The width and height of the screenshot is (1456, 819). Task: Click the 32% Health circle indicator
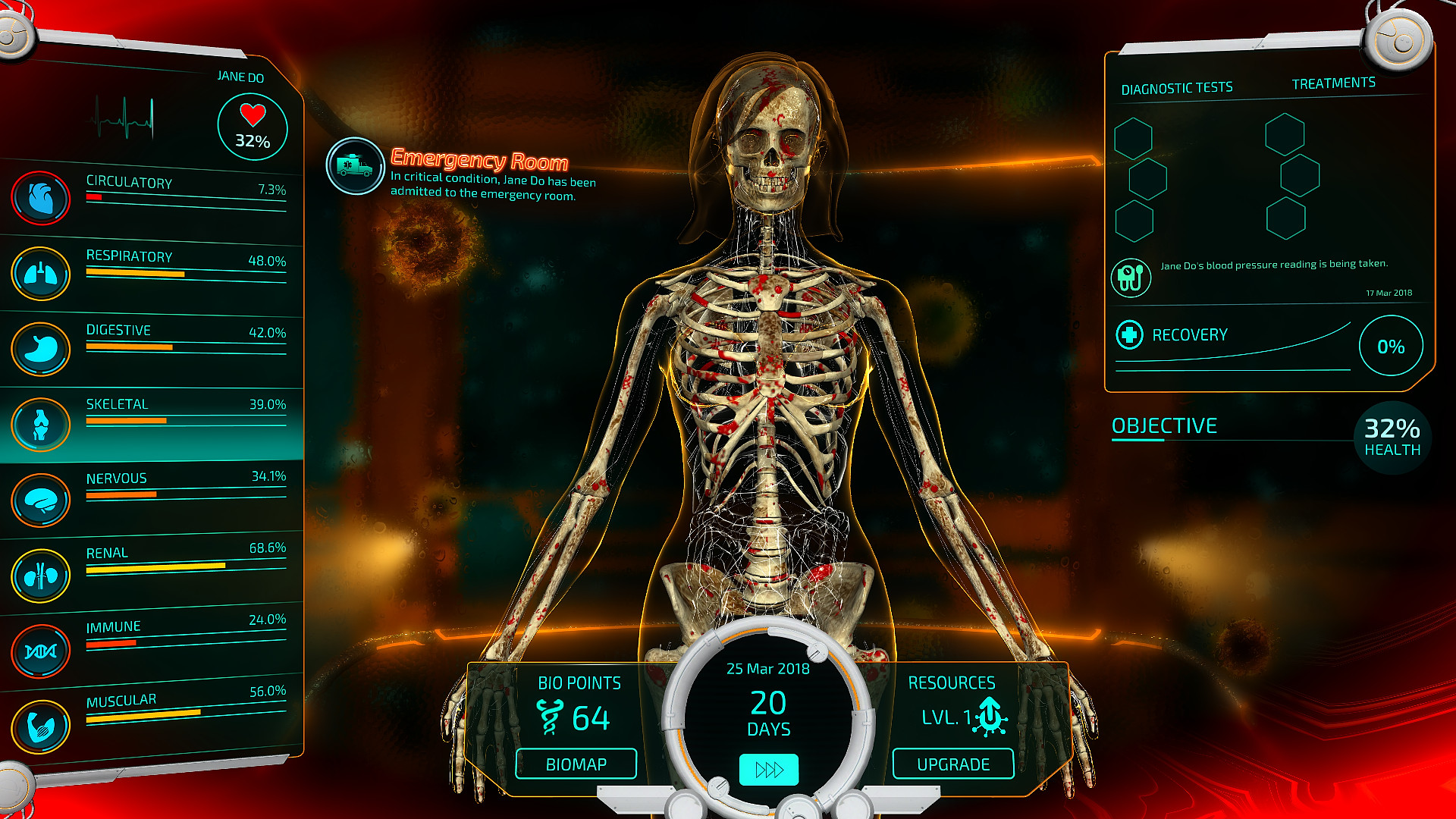point(1392,436)
